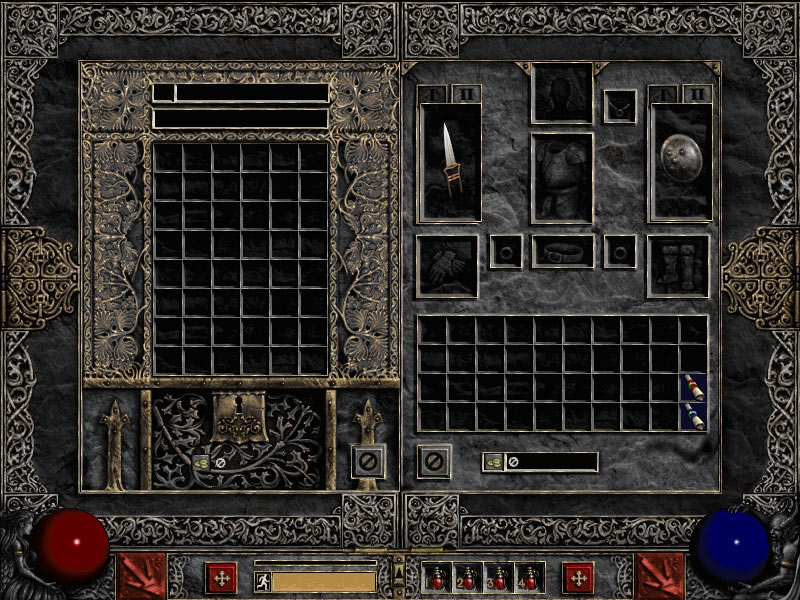Image resolution: width=800 pixels, height=600 pixels.
Task: Open the right-click skill selector
Action: (659, 577)
